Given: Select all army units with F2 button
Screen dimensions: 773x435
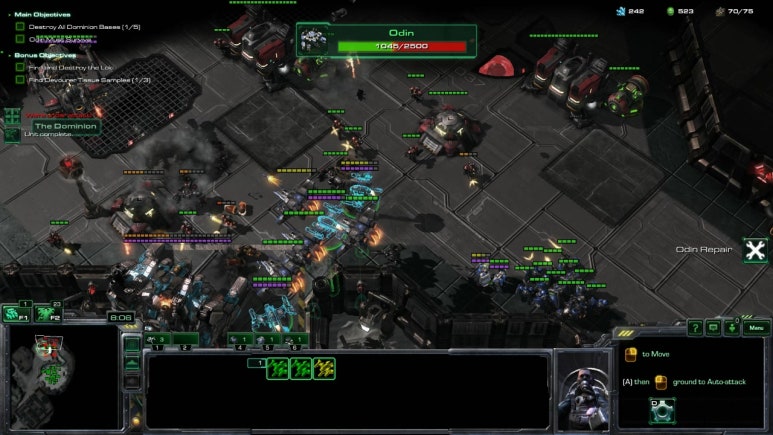Looking at the screenshot, I should pos(46,313).
